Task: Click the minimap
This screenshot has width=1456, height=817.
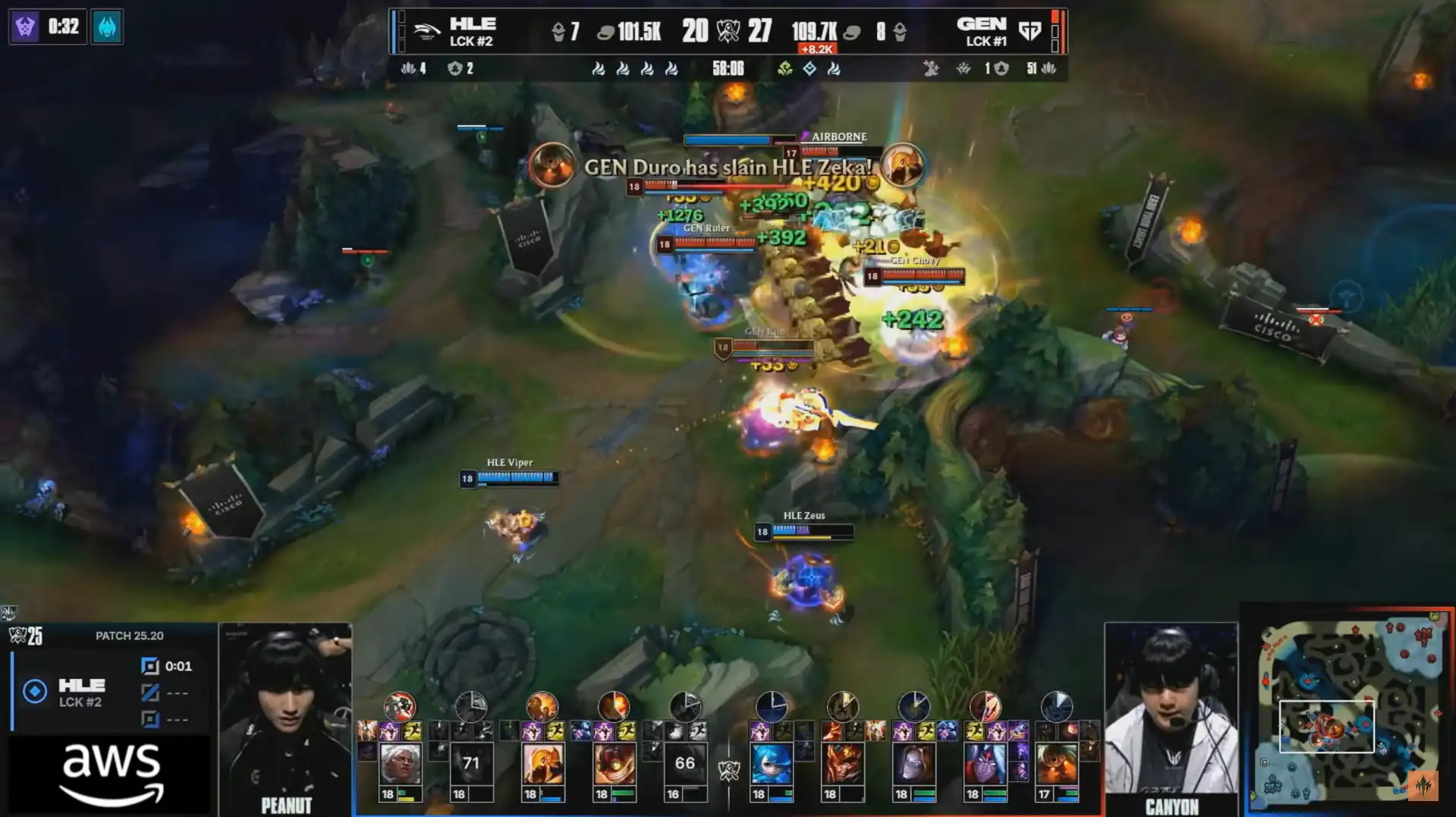Action: (x=1347, y=710)
